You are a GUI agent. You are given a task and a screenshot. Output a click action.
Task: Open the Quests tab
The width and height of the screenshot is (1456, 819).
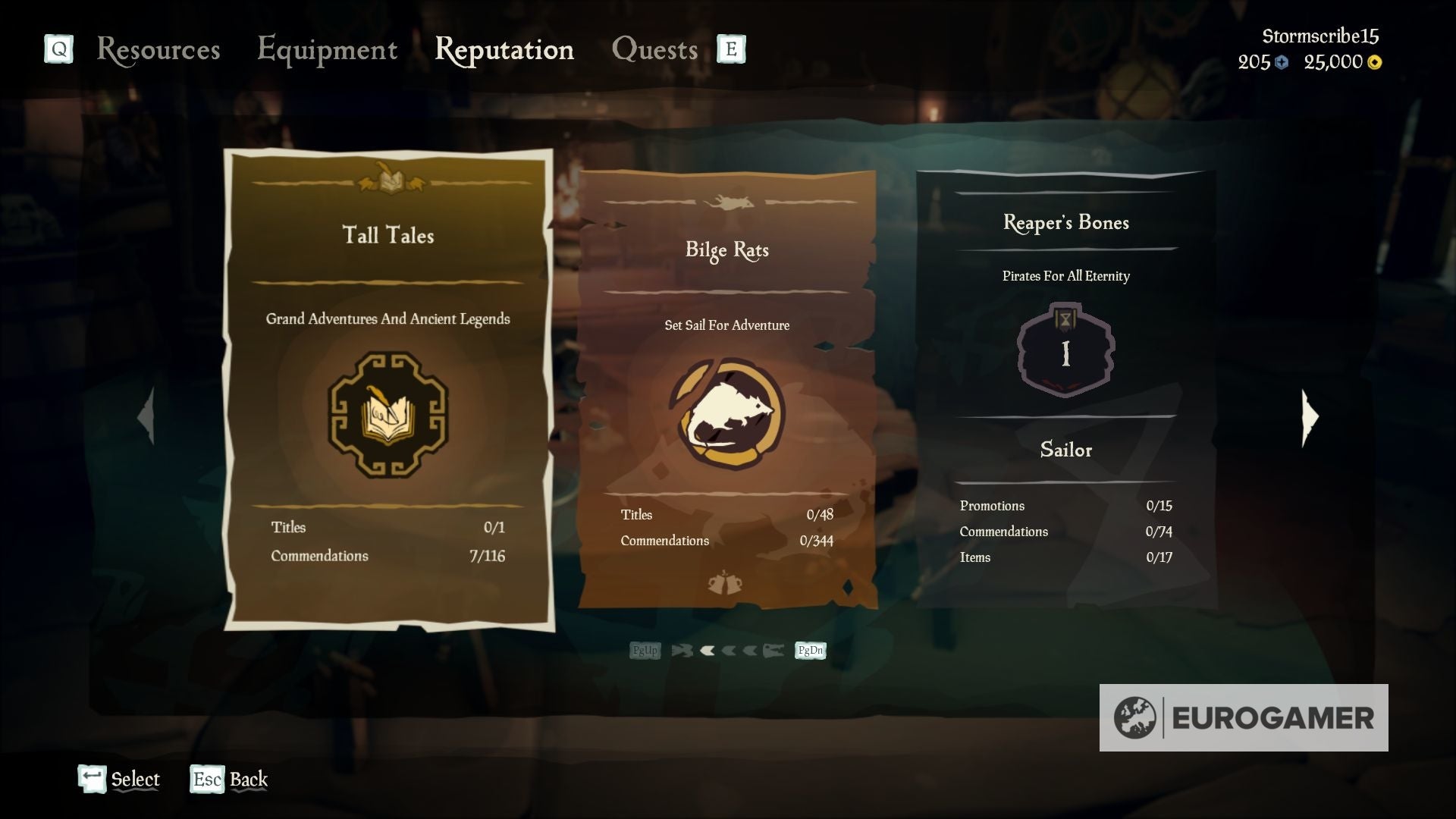tap(656, 49)
